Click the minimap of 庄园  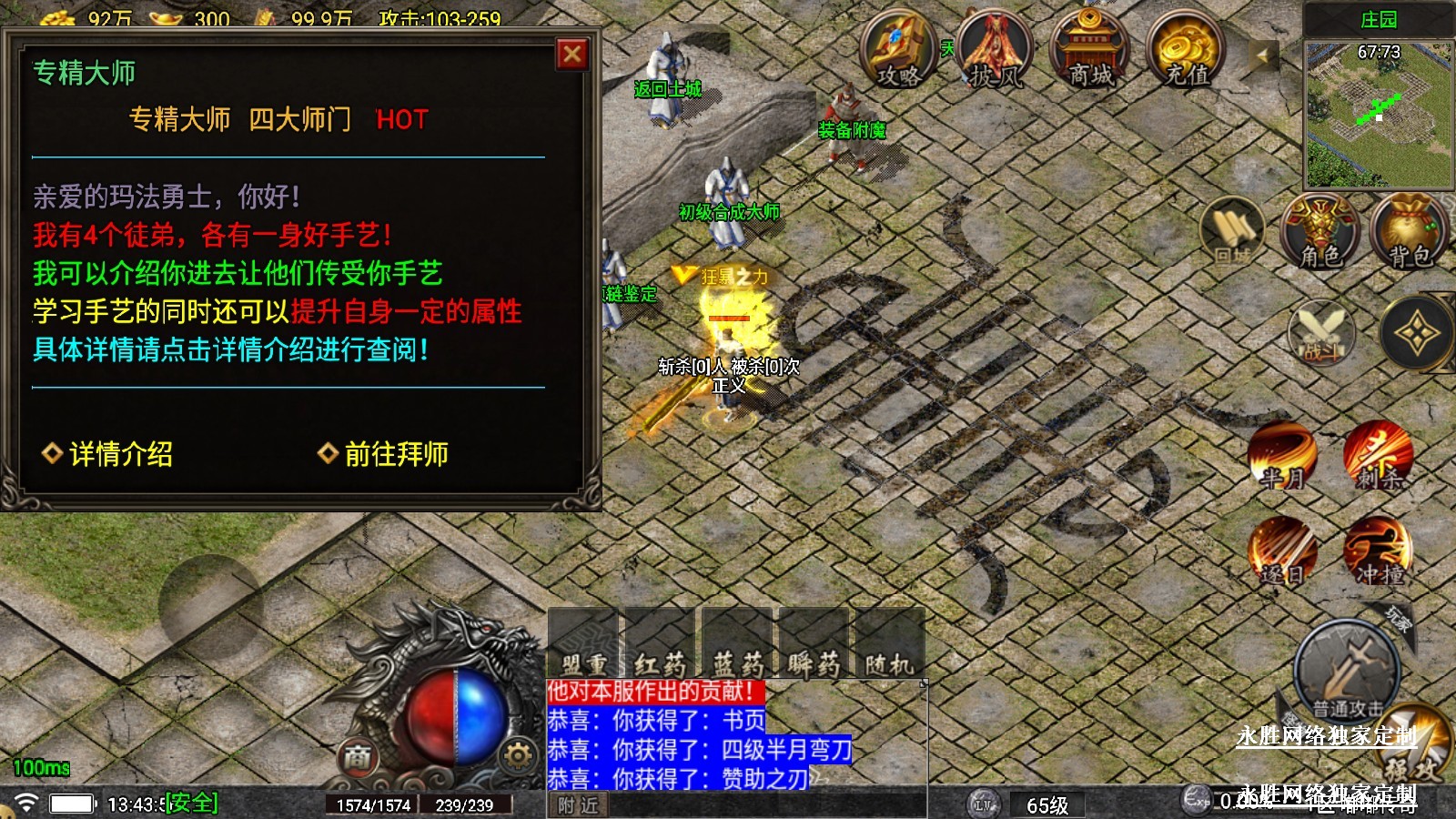coord(1378,114)
